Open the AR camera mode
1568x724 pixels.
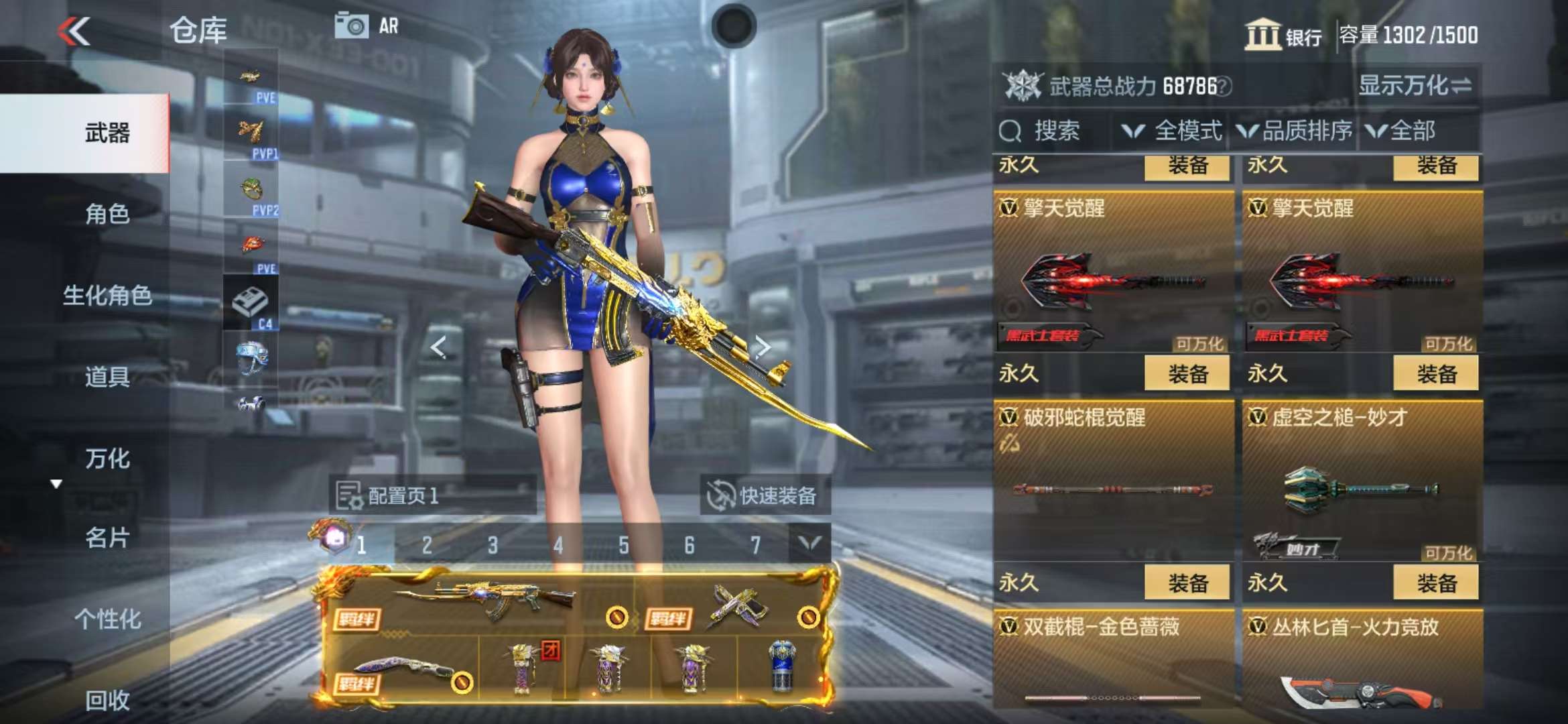pyautogui.click(x=367, y=27)
